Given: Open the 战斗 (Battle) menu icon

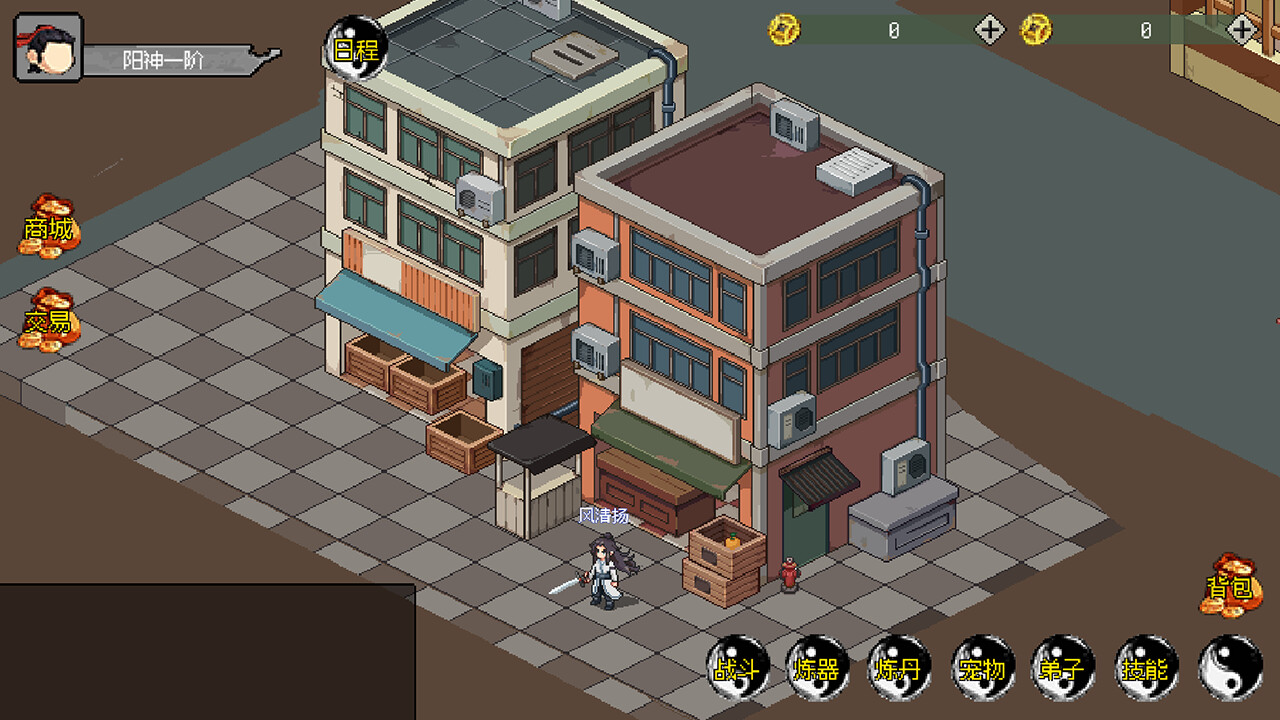Looking at the screenshot, I should point(740,670).
